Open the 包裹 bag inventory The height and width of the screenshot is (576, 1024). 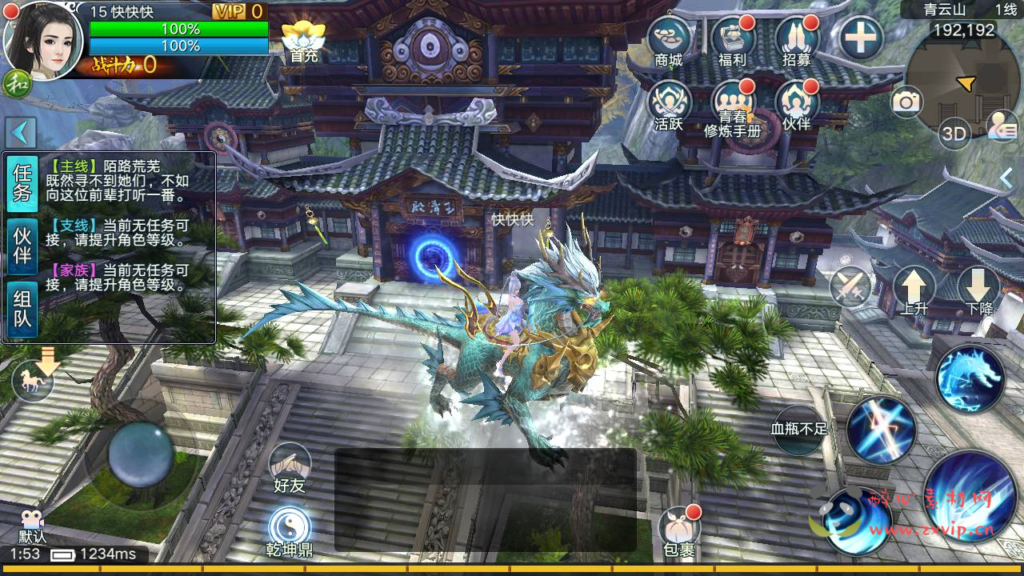pyautogui.click(x=679, y=531)
